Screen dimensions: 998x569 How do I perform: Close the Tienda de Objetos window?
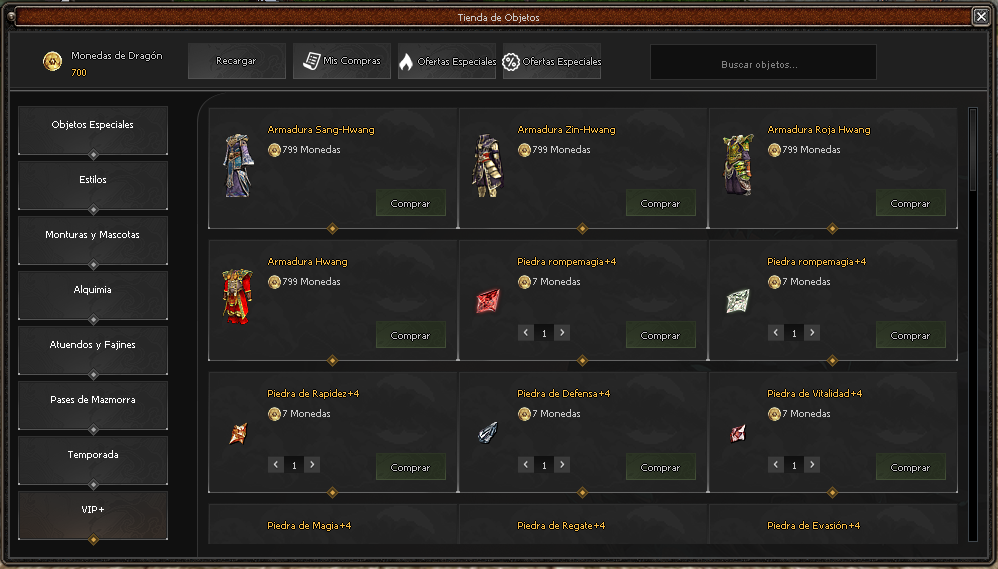coord(980,16)
